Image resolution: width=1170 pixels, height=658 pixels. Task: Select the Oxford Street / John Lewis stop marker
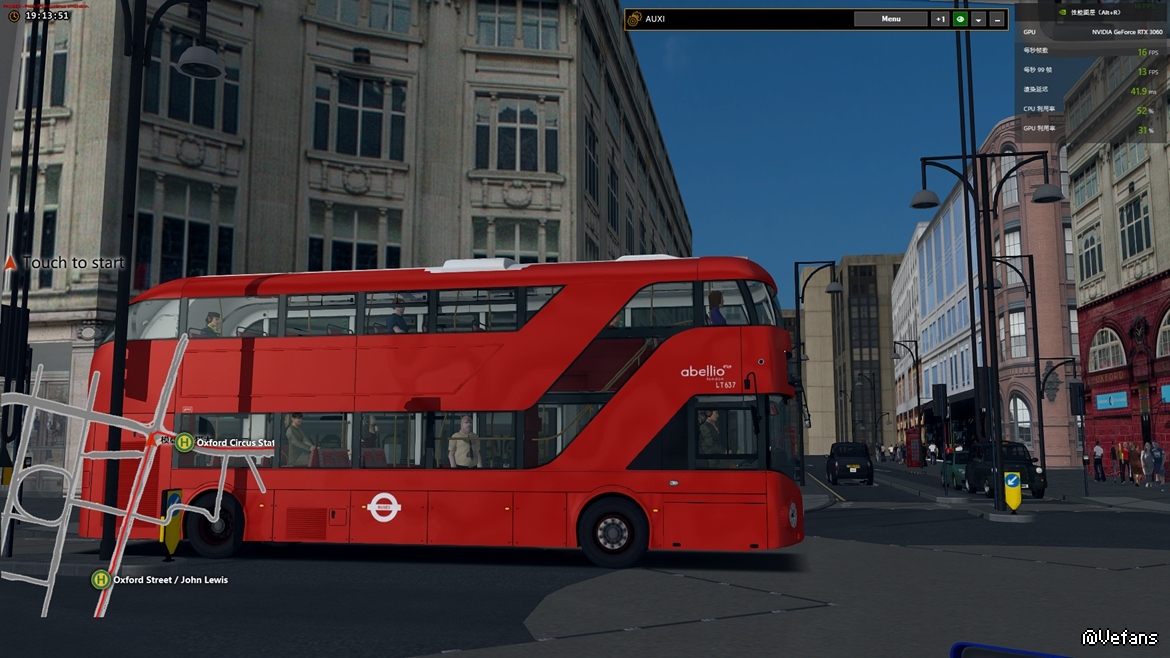pos(101,579)
